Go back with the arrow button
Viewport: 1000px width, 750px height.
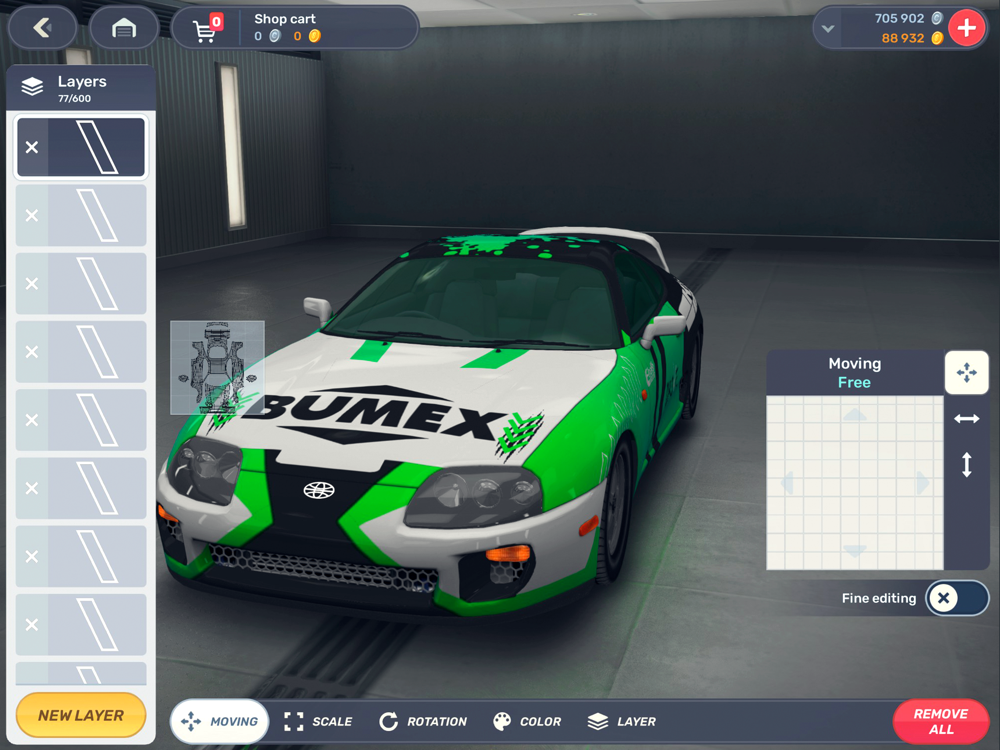click(42, 28)
